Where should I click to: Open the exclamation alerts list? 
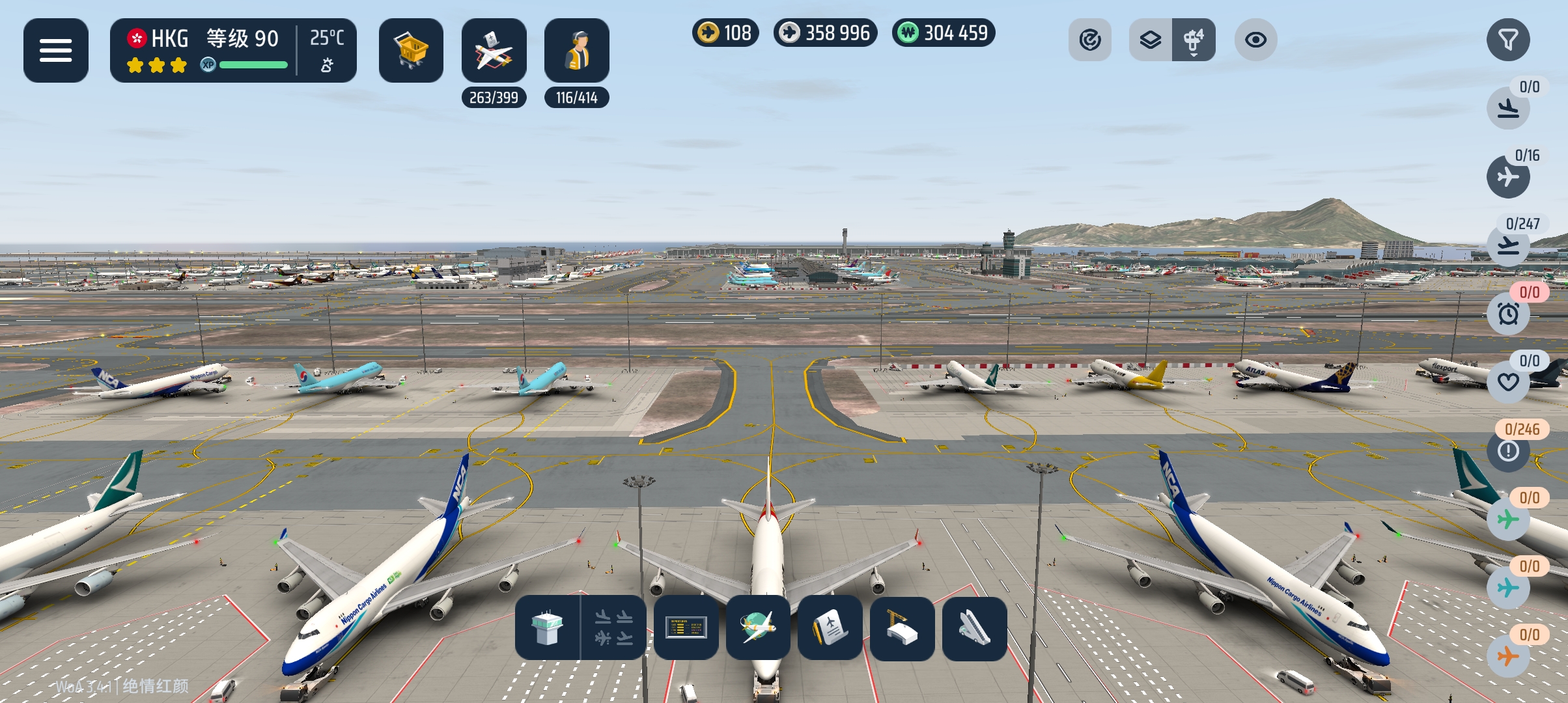pos(1507,450)
